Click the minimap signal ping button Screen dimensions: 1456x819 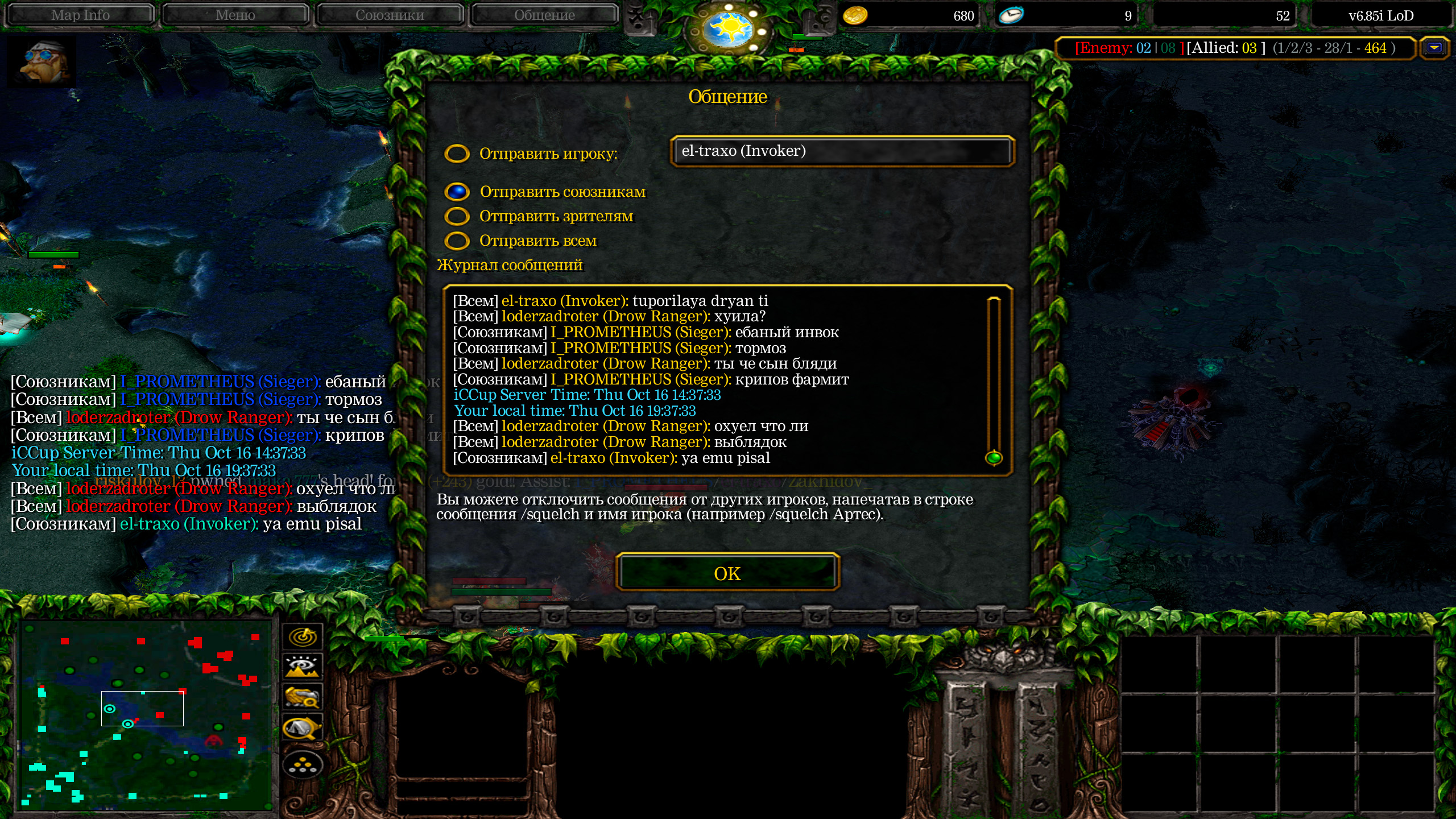point(303,636)
